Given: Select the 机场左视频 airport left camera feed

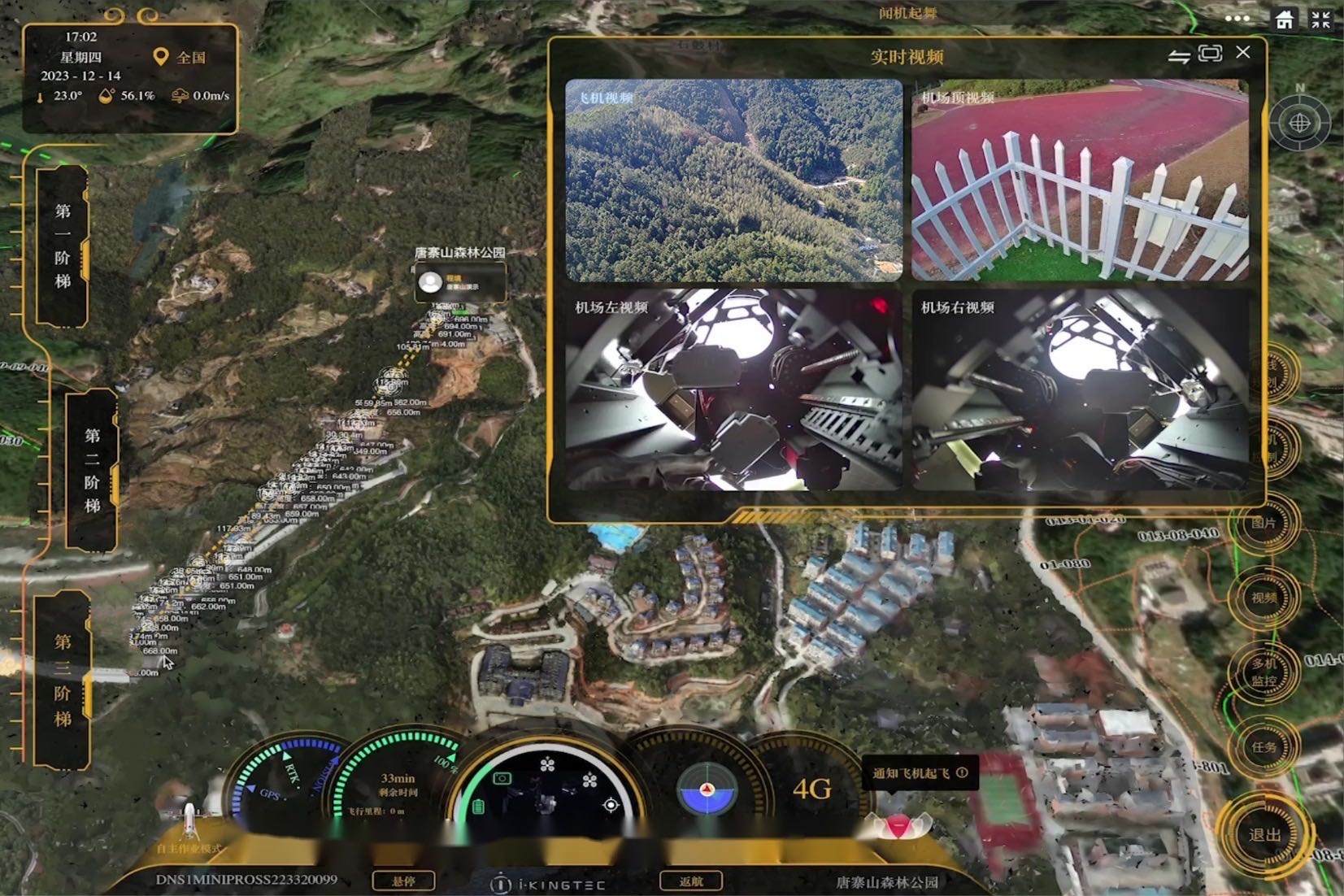Looking at the screenshot, I should [733, 389].
